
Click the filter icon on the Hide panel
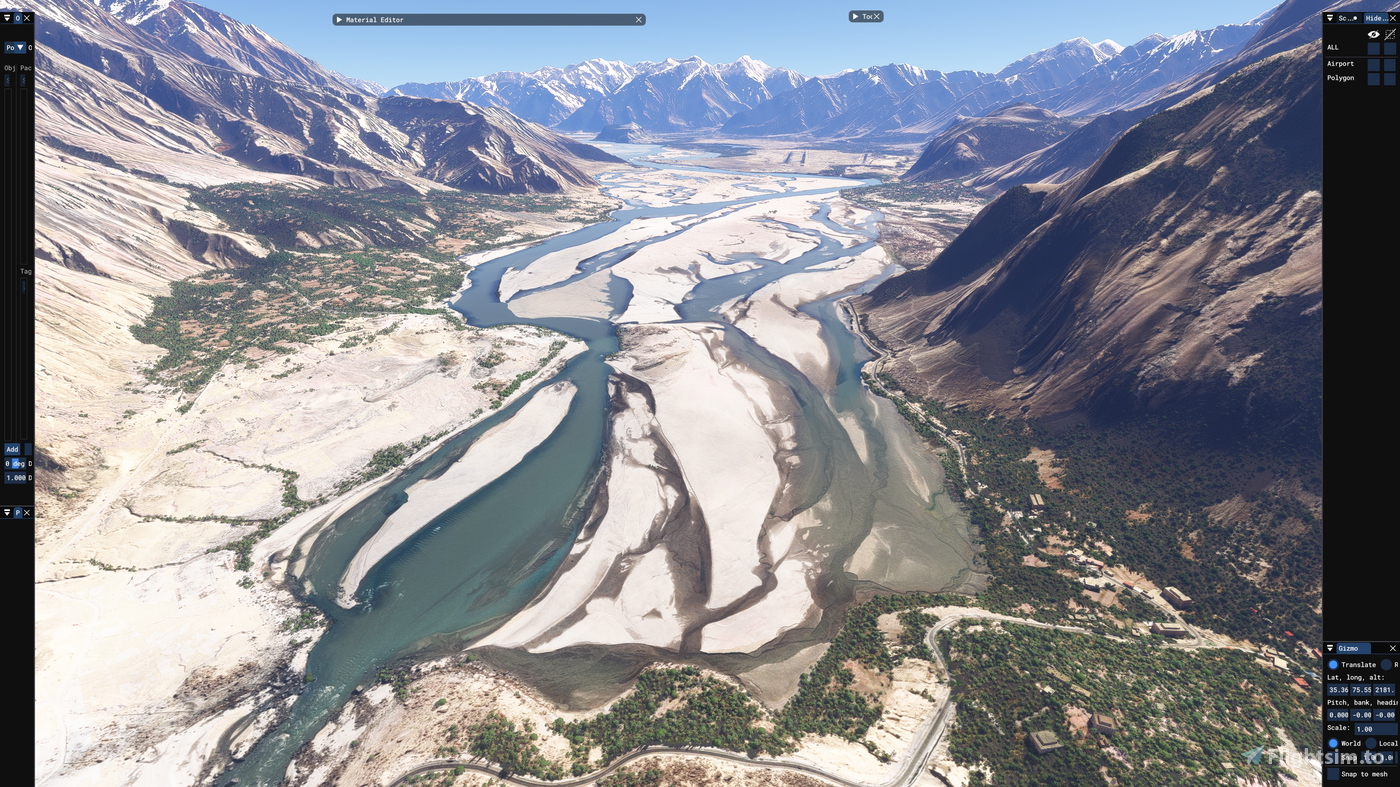(1330, 17)
